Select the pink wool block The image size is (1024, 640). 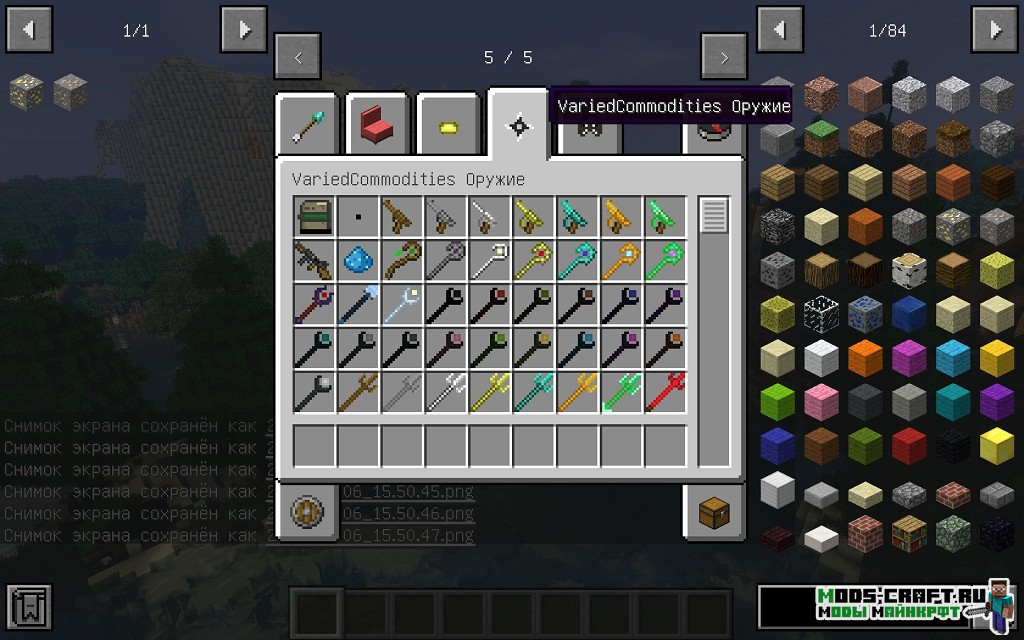(x=822, y=400)
